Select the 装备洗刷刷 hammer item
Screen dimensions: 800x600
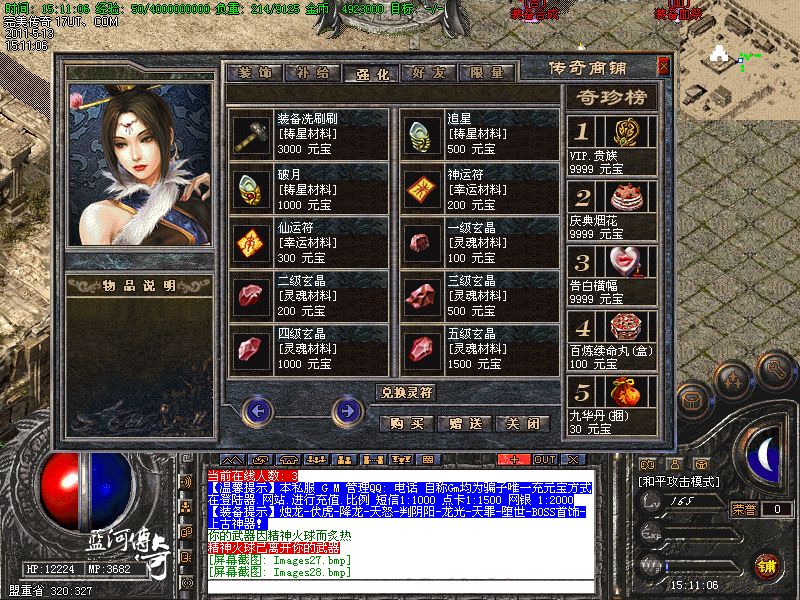(250, 134)
